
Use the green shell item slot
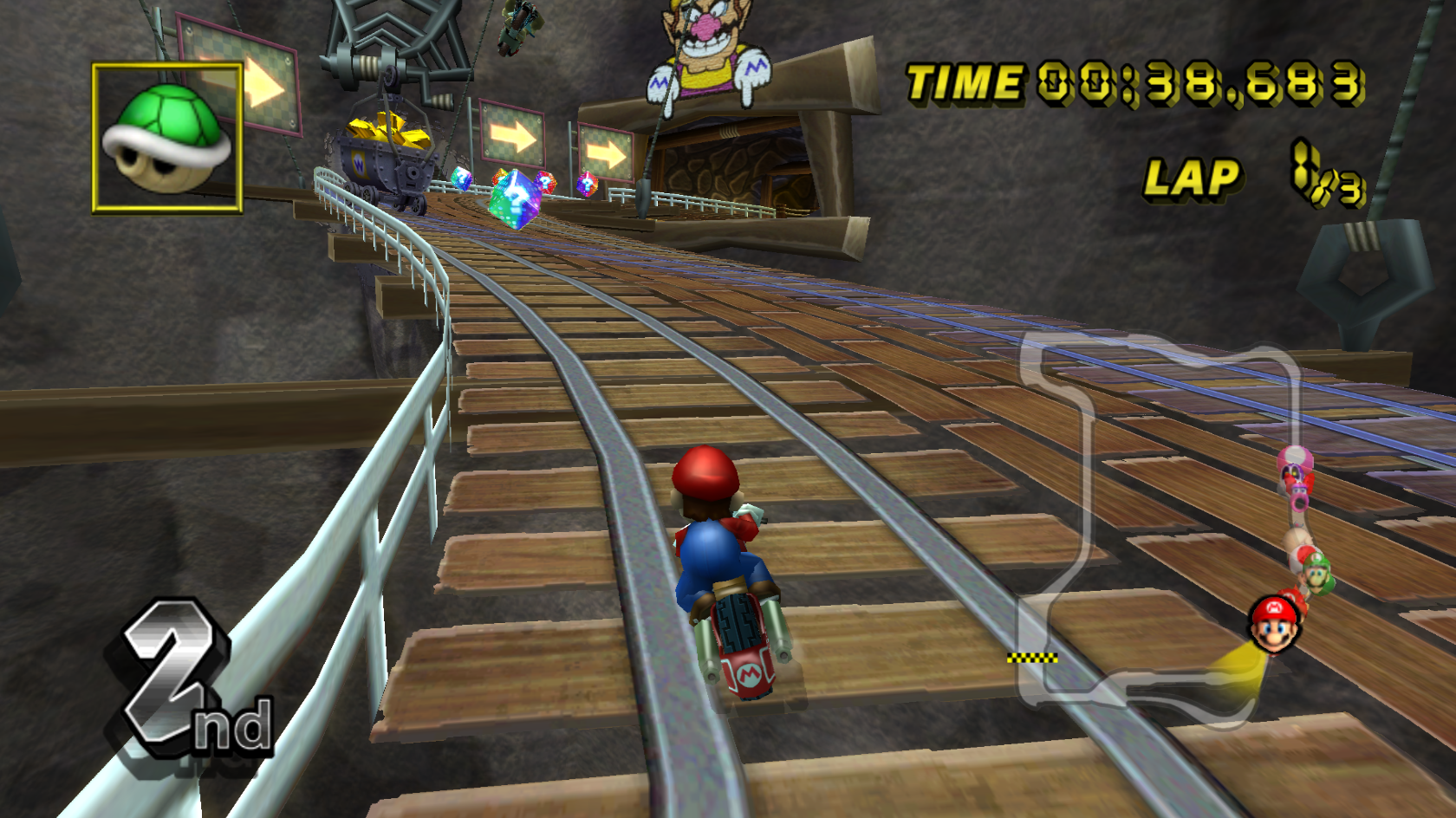coord(166,138)
